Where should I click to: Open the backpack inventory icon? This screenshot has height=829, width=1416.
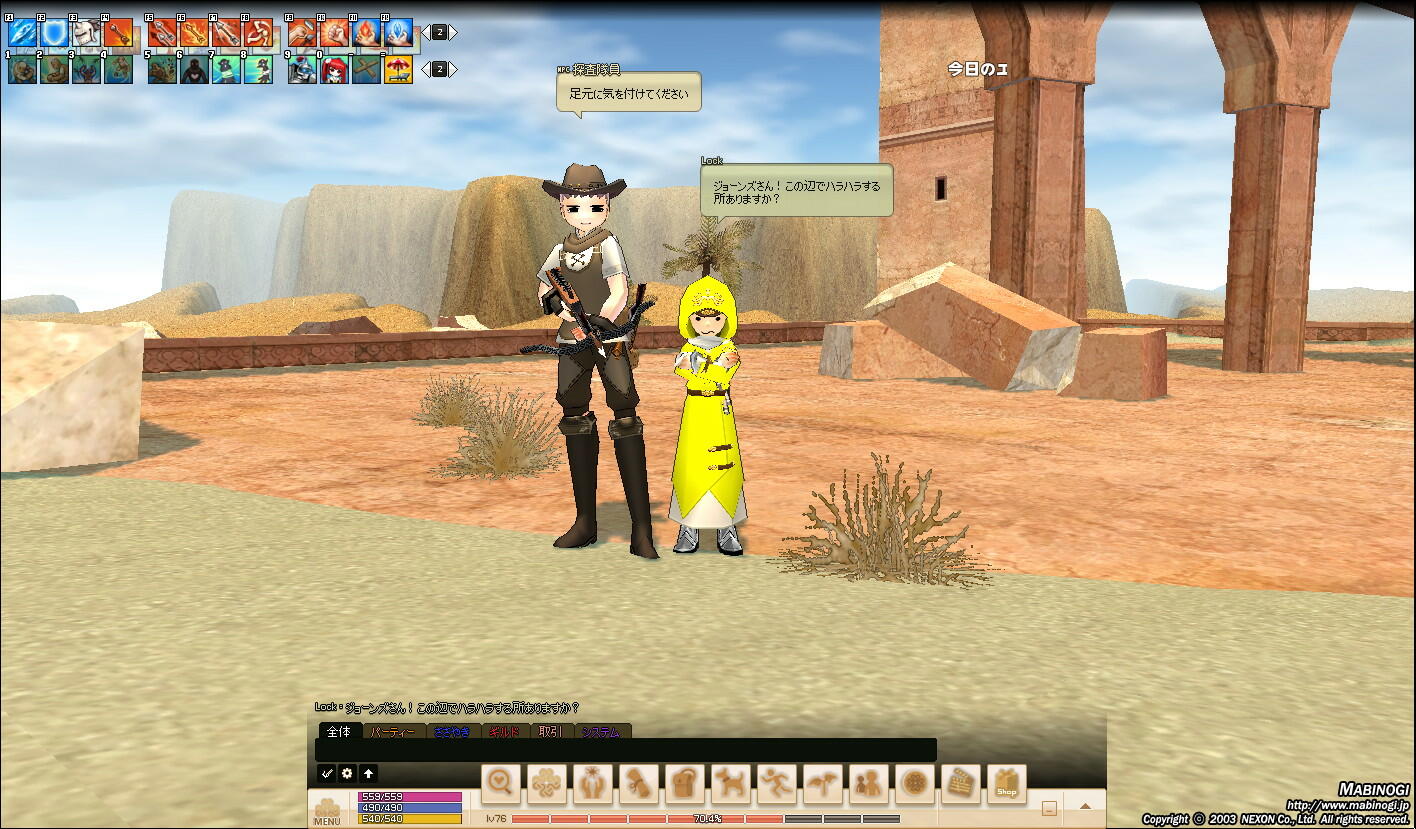(x=685, y=784)
